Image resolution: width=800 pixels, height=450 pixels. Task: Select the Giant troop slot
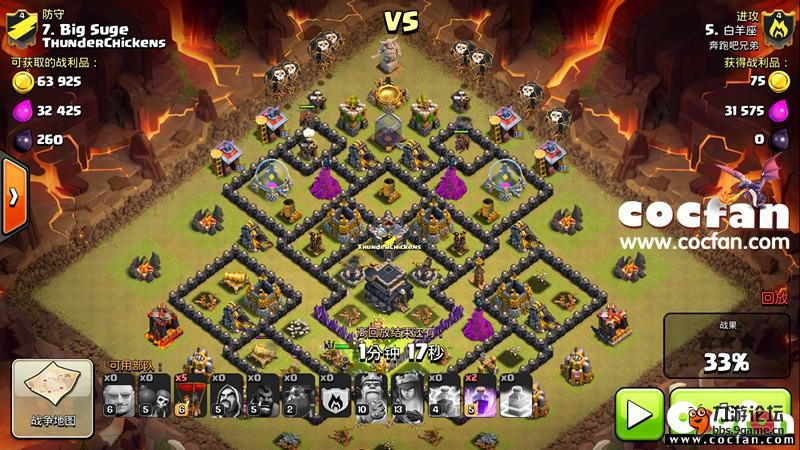point(118,396)
